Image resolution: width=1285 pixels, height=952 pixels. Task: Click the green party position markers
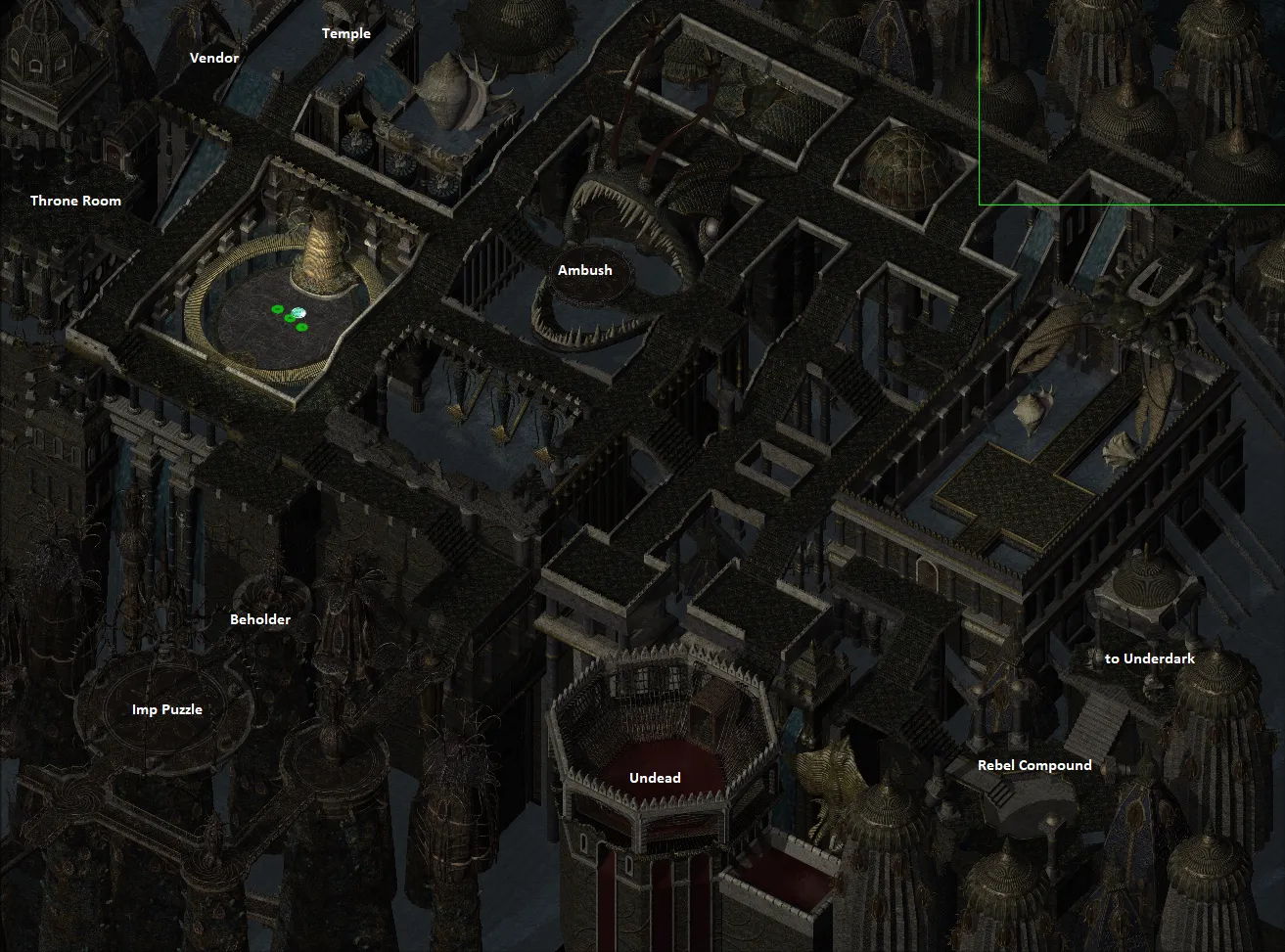(292, 316)
